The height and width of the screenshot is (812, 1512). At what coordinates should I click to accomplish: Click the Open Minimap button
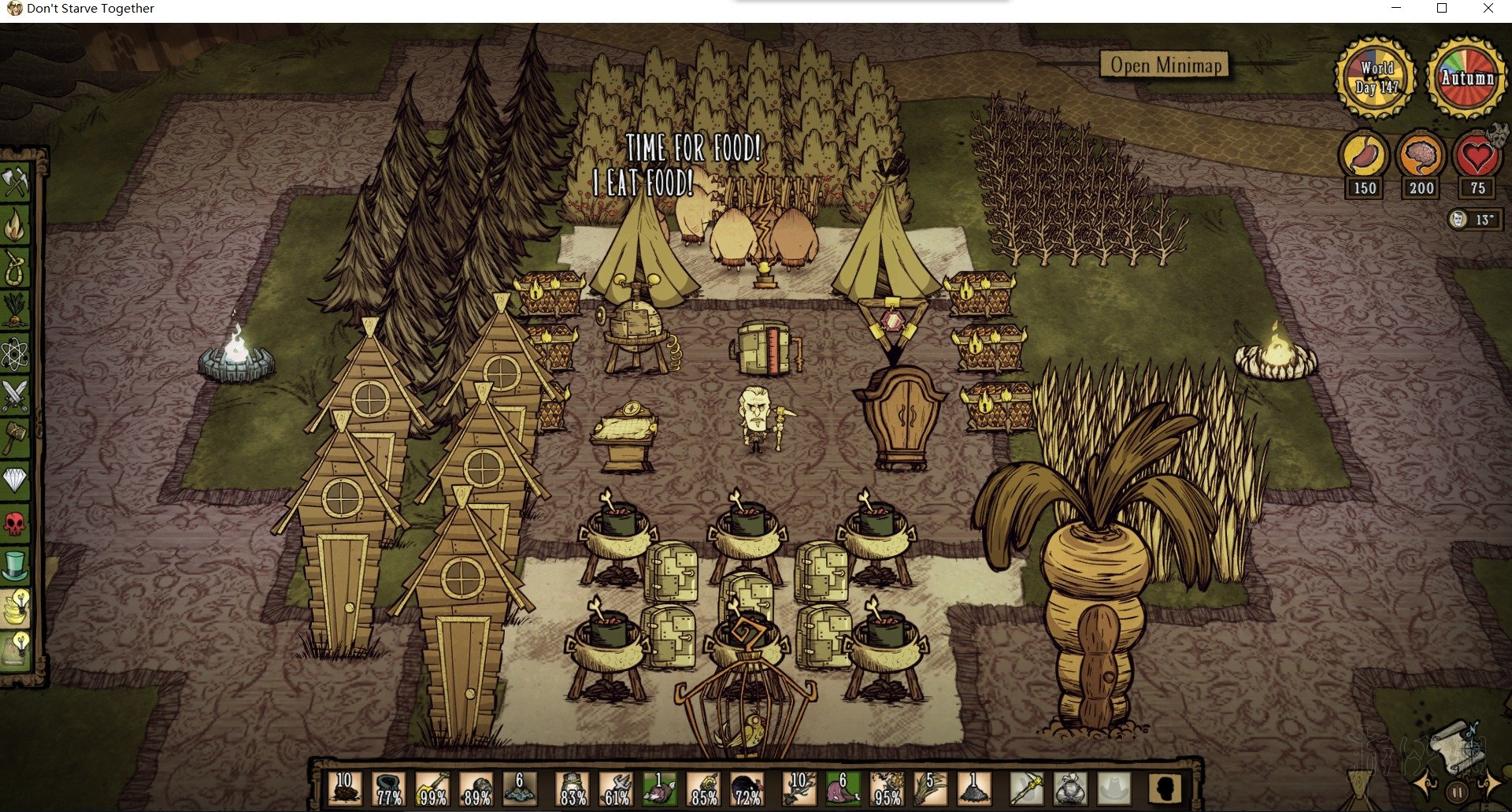pos(1165,65)
